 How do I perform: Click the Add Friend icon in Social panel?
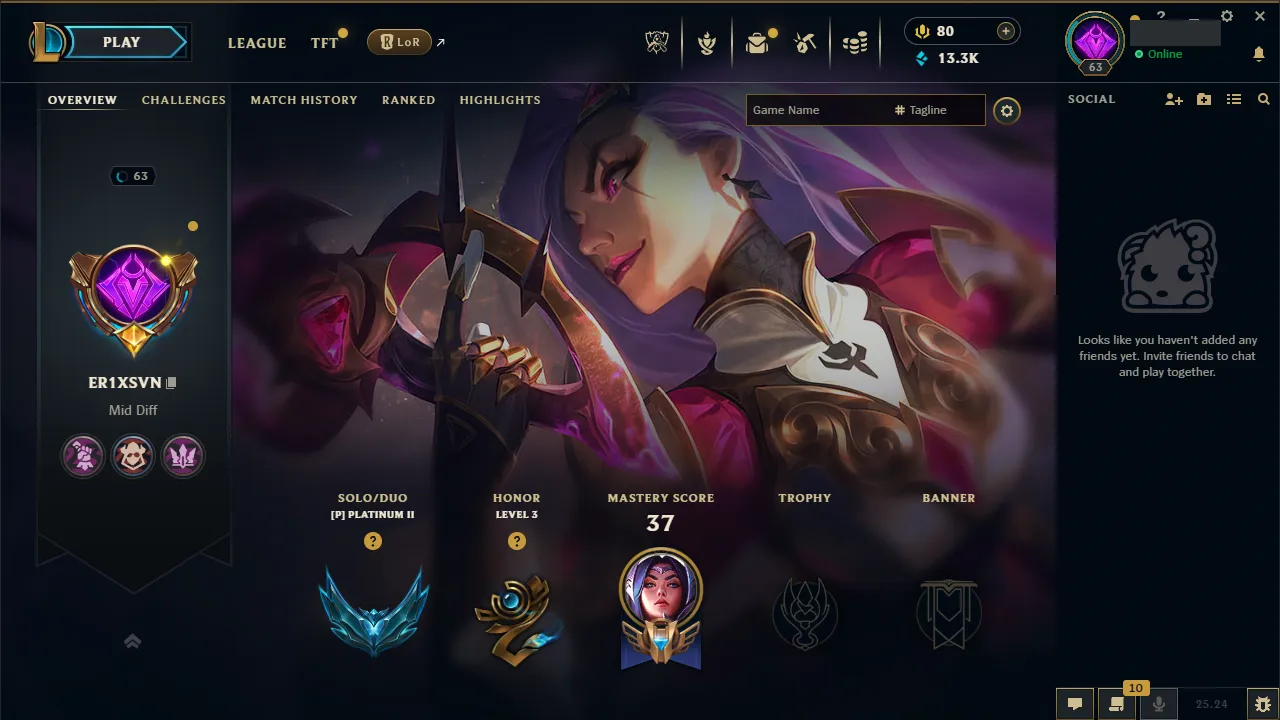click(x=1172, y=99)
